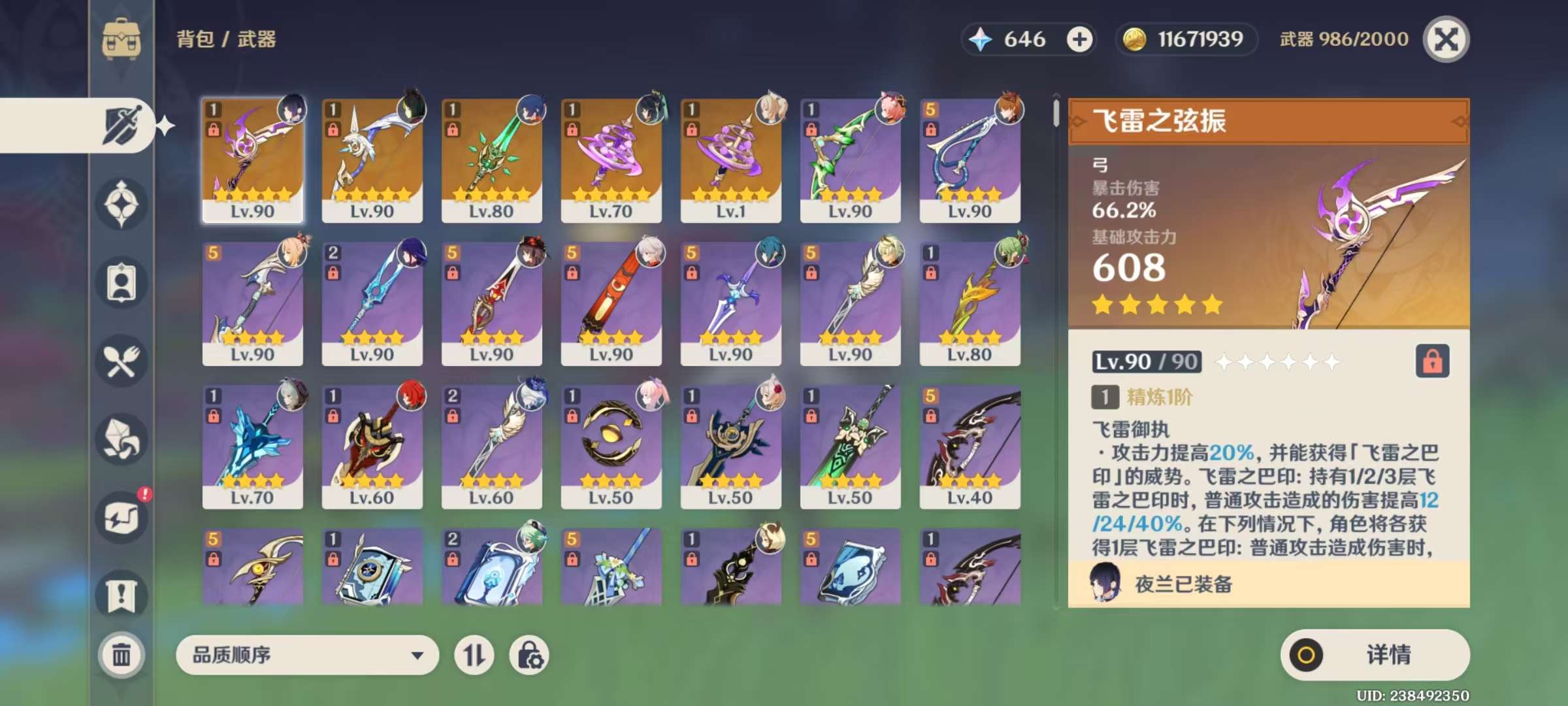Image resolution: width=1568 pixels, height=706 pixels.
Task: Select the red polearm equipped by Hu Tao
Action: pyautogui.click(x=491, y=303)
